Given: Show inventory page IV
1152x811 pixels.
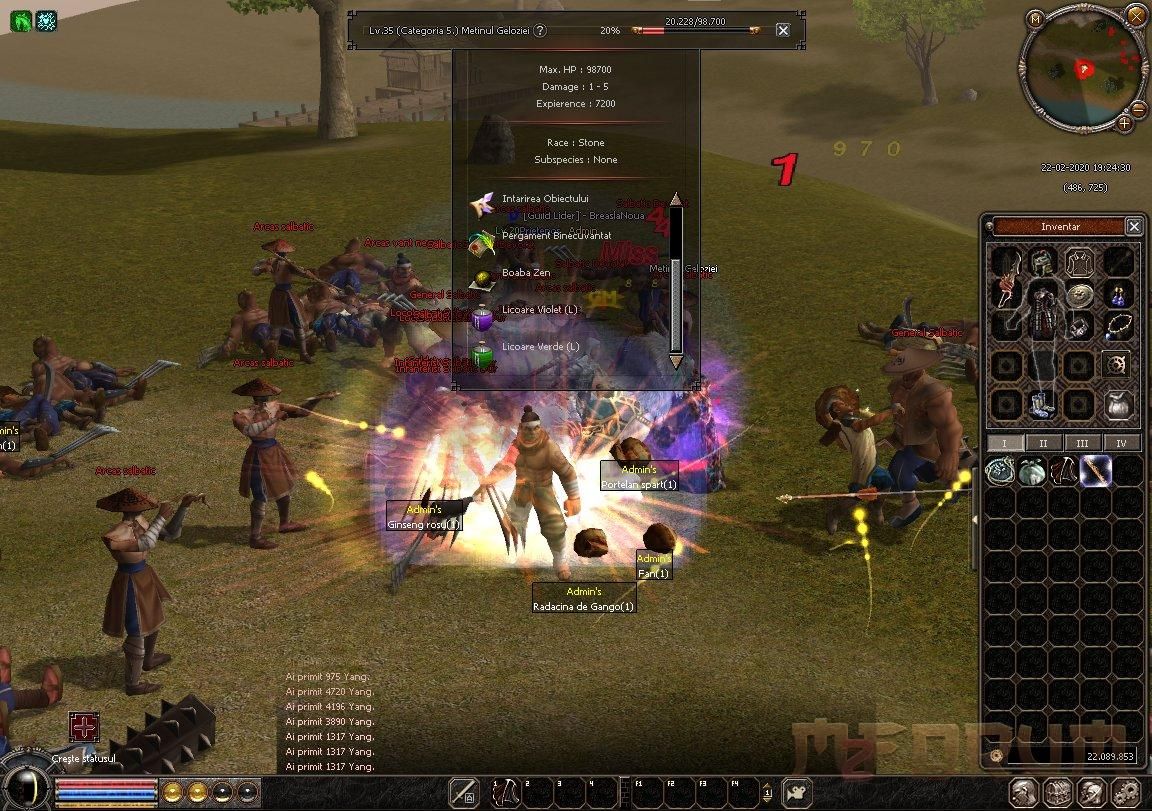Looking at the screenshot, I should coord(1121,443).
